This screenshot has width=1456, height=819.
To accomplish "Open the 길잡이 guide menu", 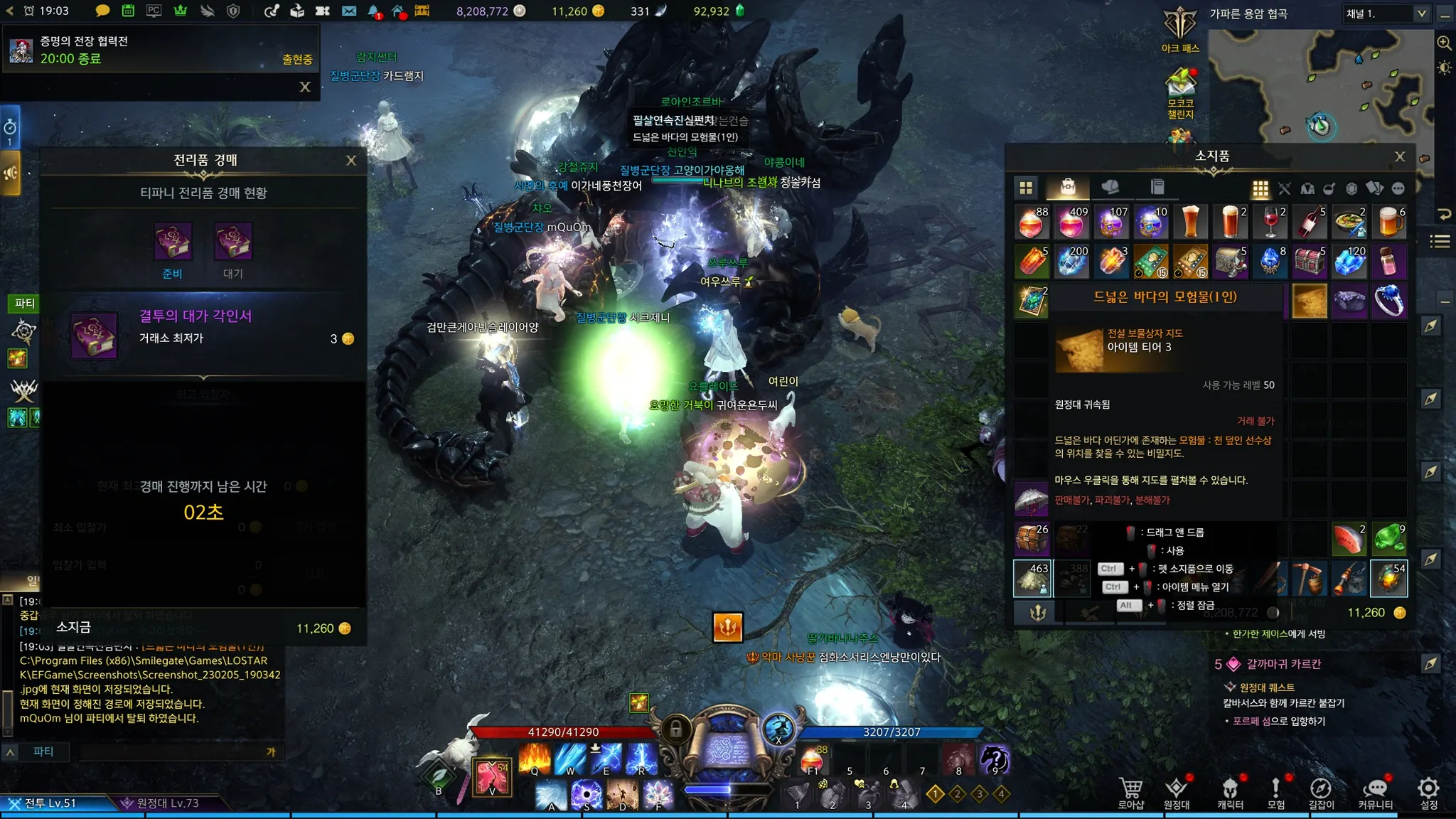I will coord(1321,793).
